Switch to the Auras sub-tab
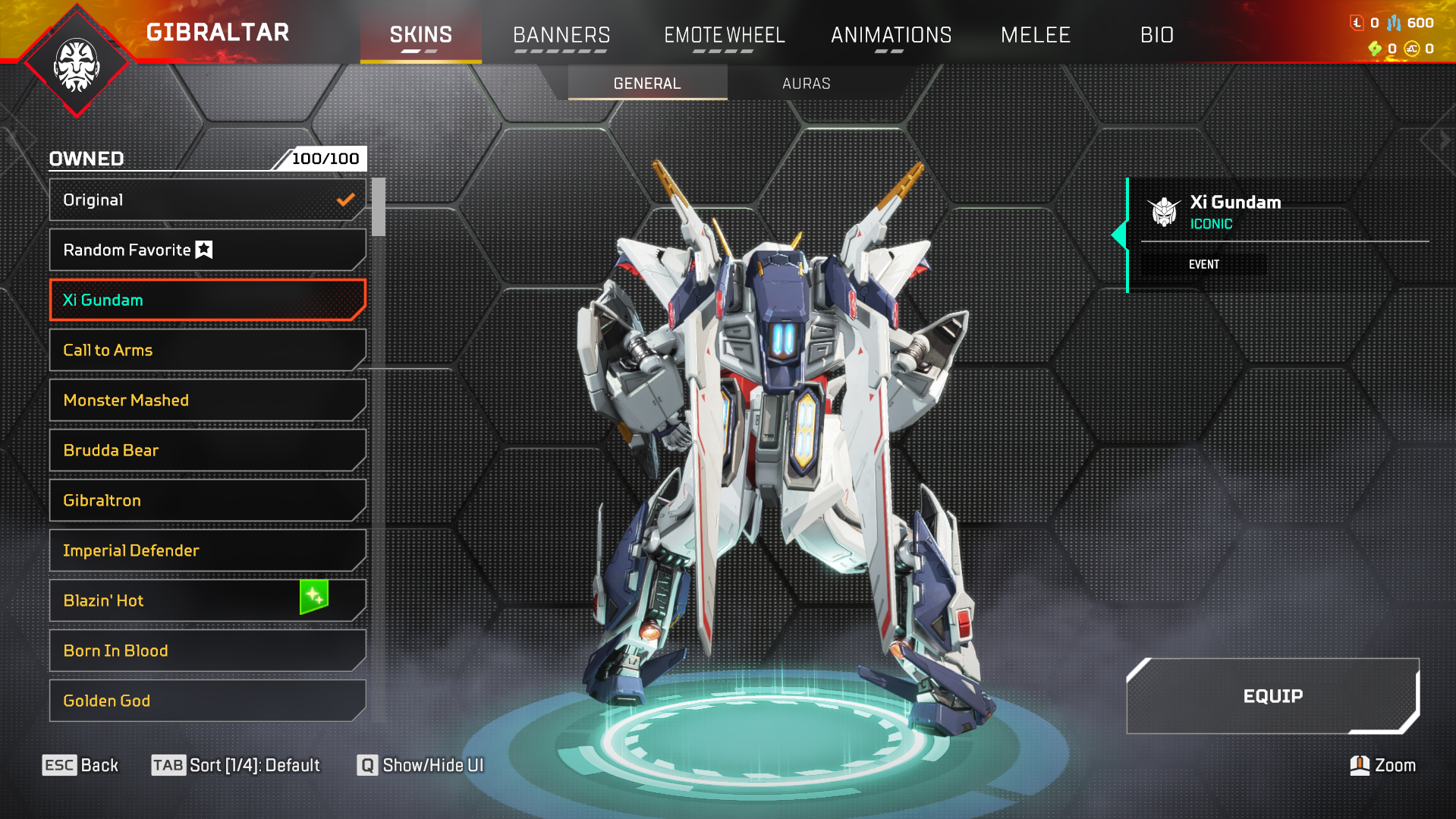The image size is (1456, 819). click(x=806, y=83)
